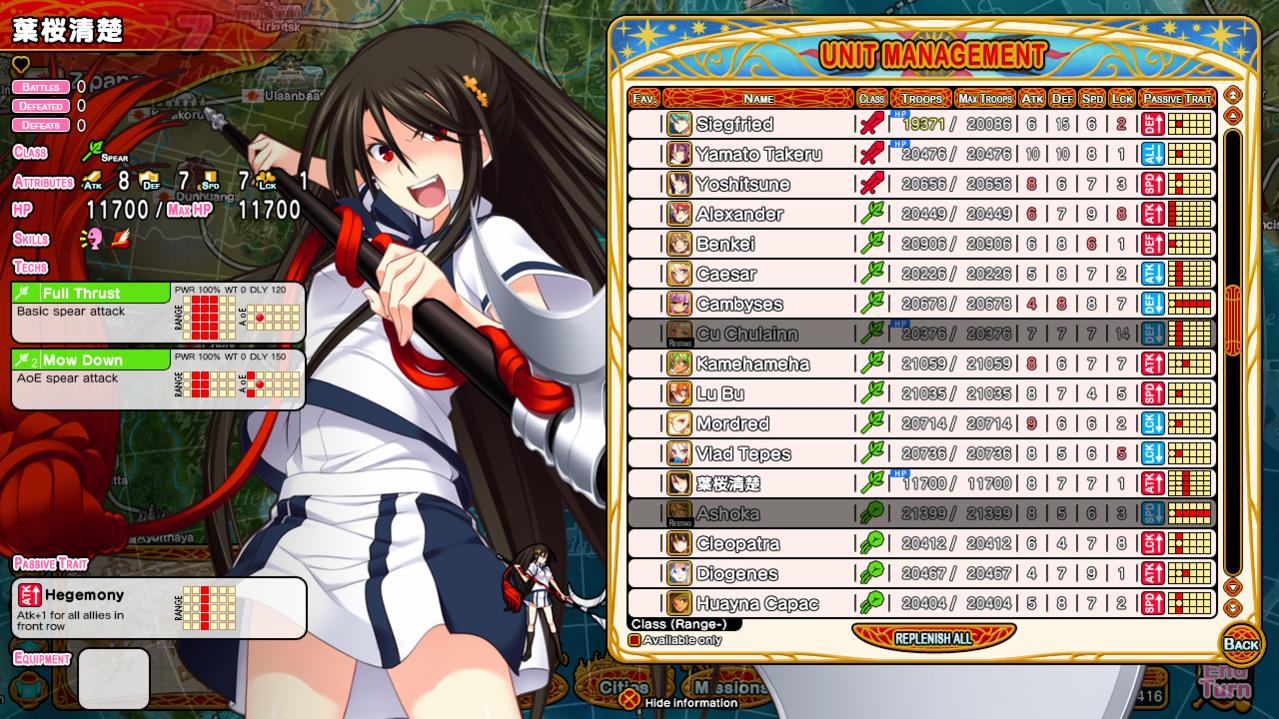Select Vlad Tepes in the list
The width and height of the screenshot is (1279, 719).
click(743, 454)
